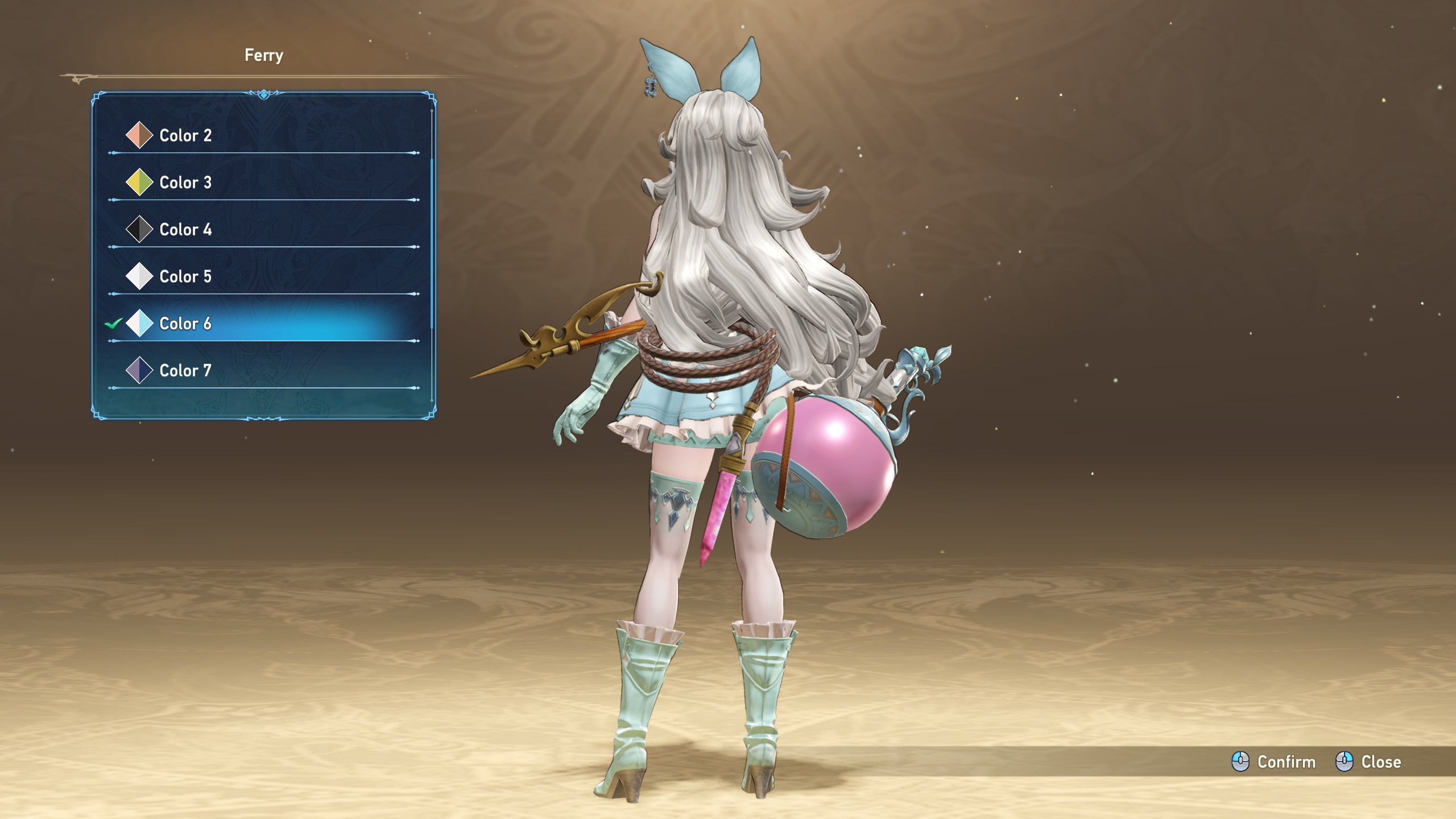Choose the Color 3 yellow-green option
Image resolution: width=1456 pixels, height=819 pixels.
(x=185, y=183)
